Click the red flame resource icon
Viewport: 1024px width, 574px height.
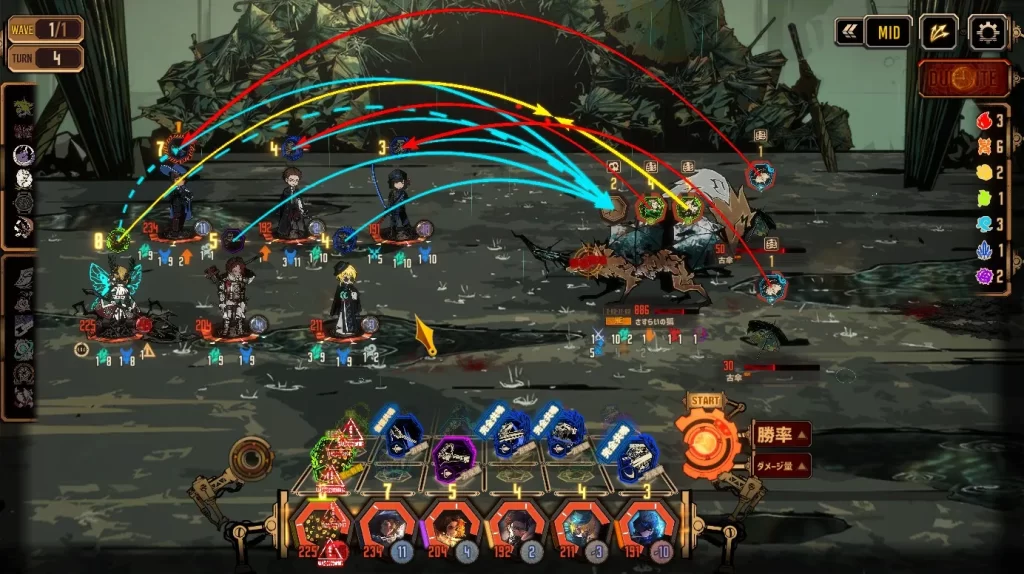982,121
